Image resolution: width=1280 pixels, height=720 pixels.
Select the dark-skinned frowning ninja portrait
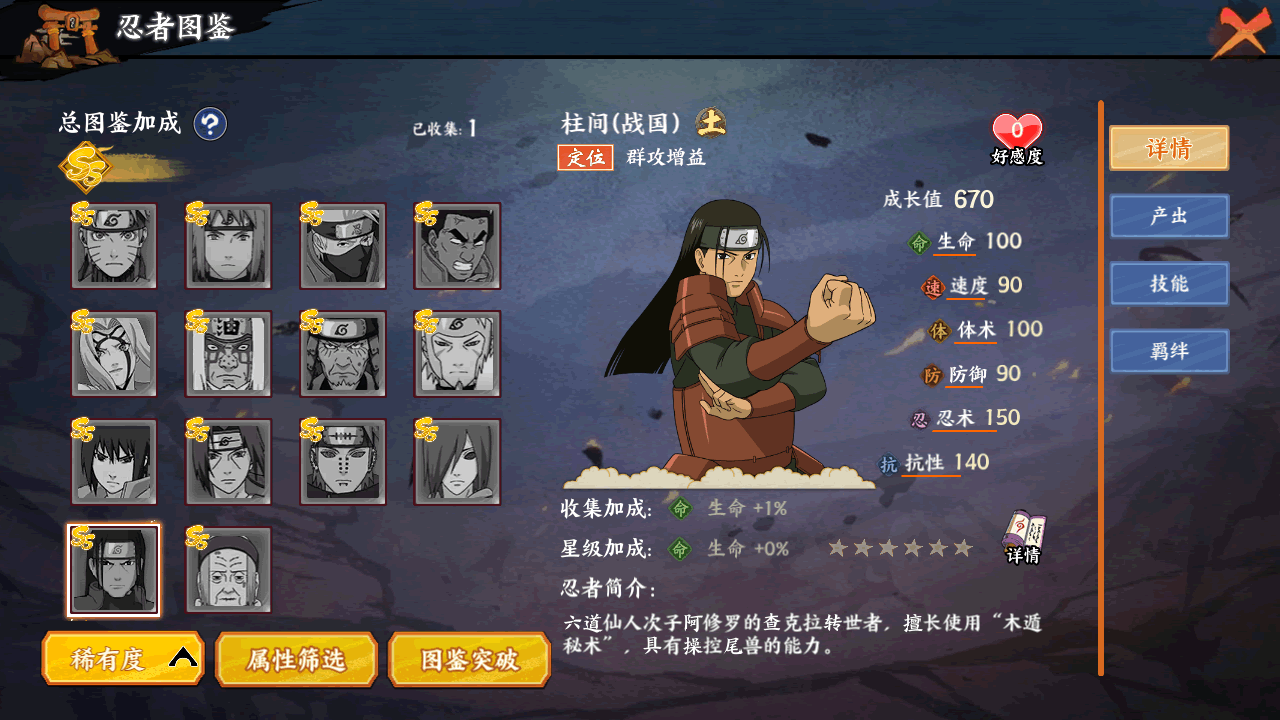[457, 246]
